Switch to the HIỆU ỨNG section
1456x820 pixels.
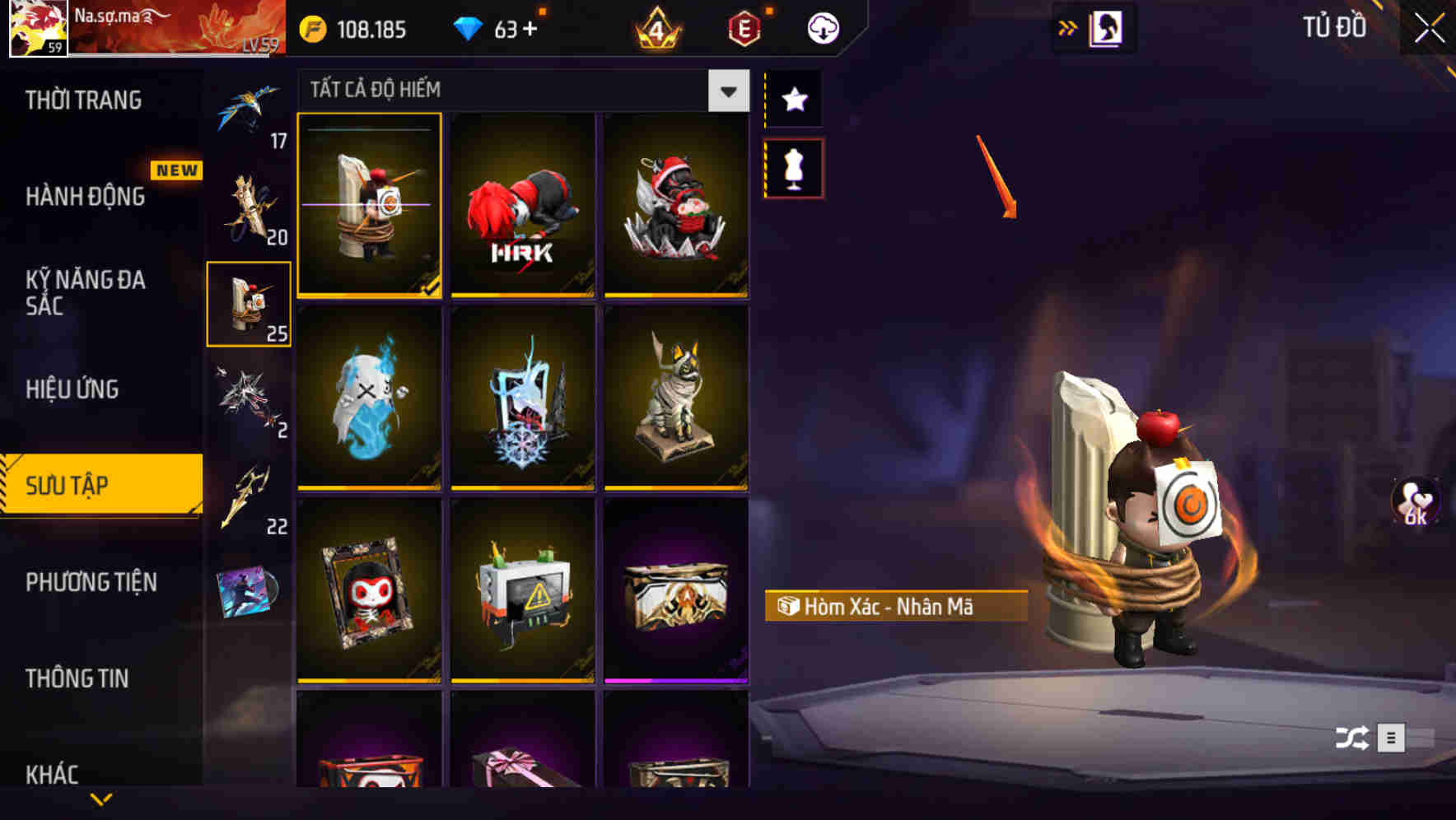[x=72, y=389]
